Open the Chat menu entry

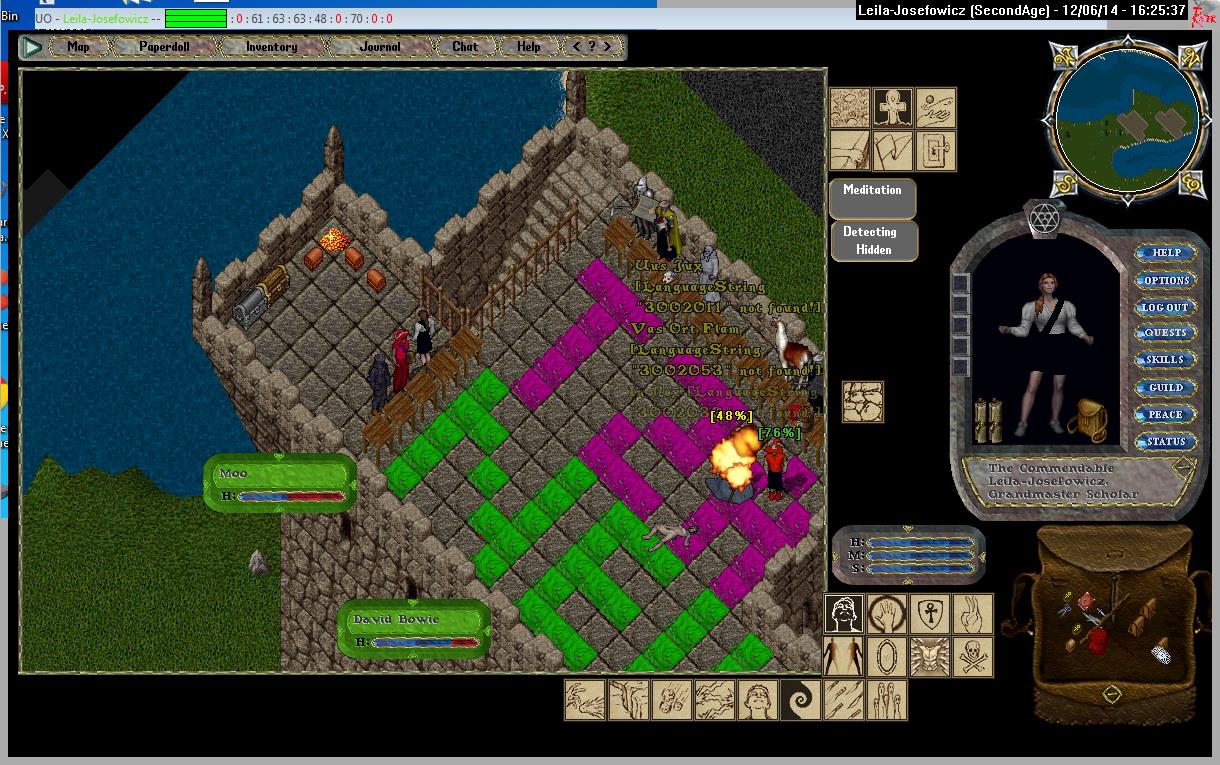(x=465, y=47)
